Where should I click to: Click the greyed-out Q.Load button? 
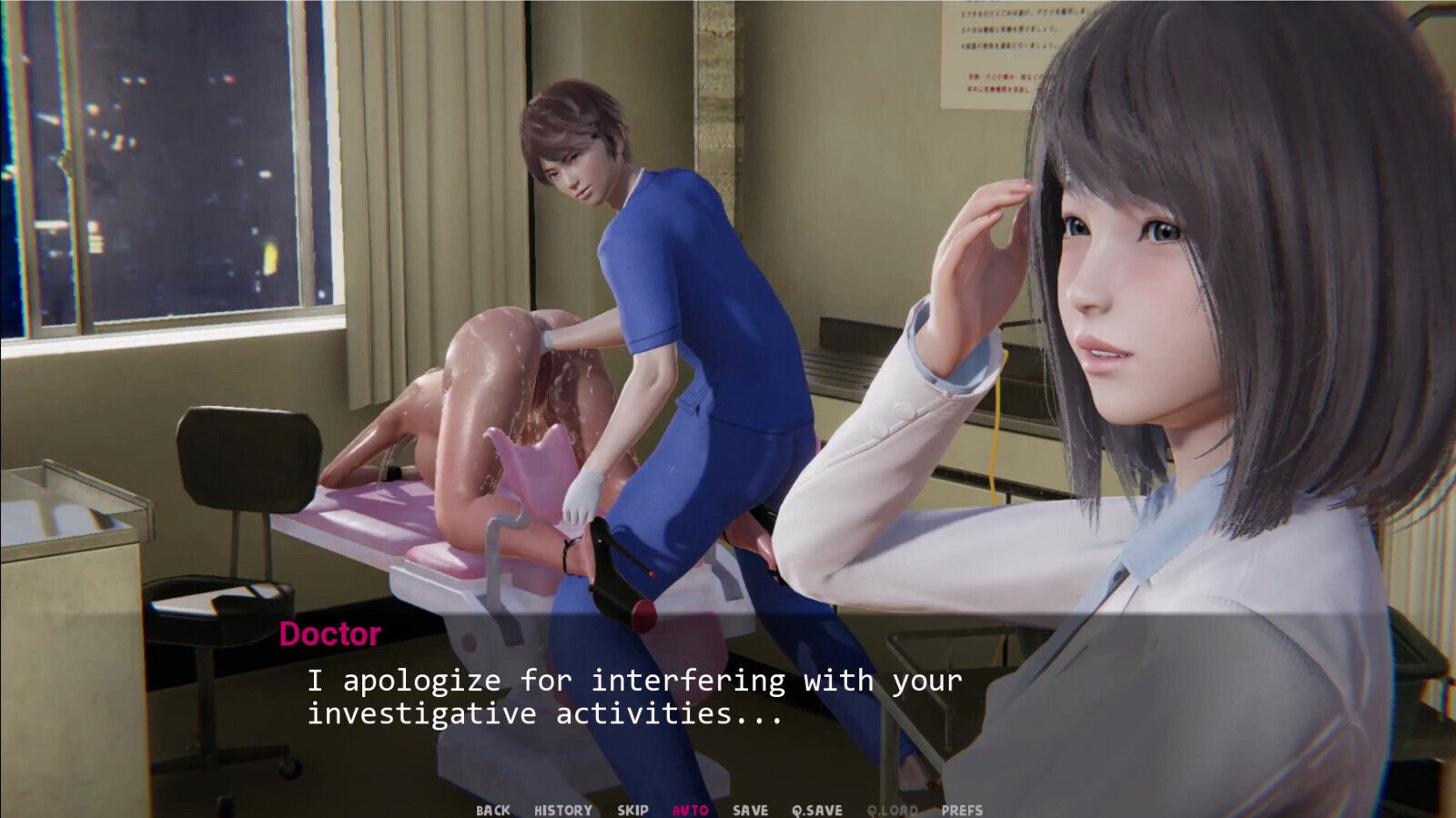pos(892,810)
